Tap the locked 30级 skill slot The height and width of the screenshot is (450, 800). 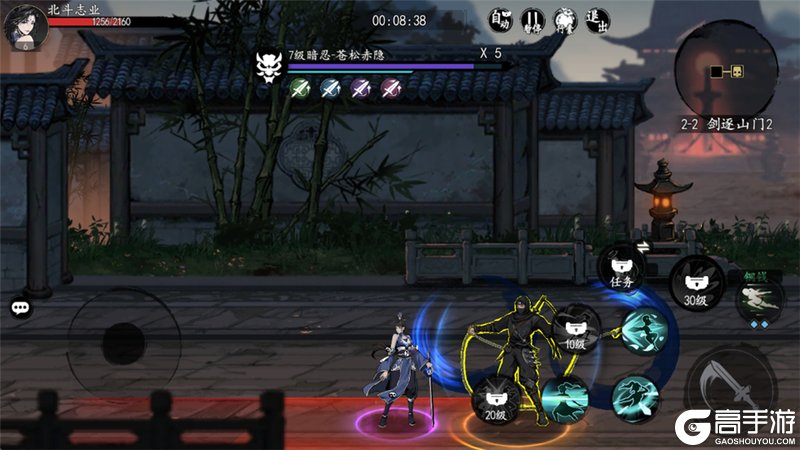696,281
